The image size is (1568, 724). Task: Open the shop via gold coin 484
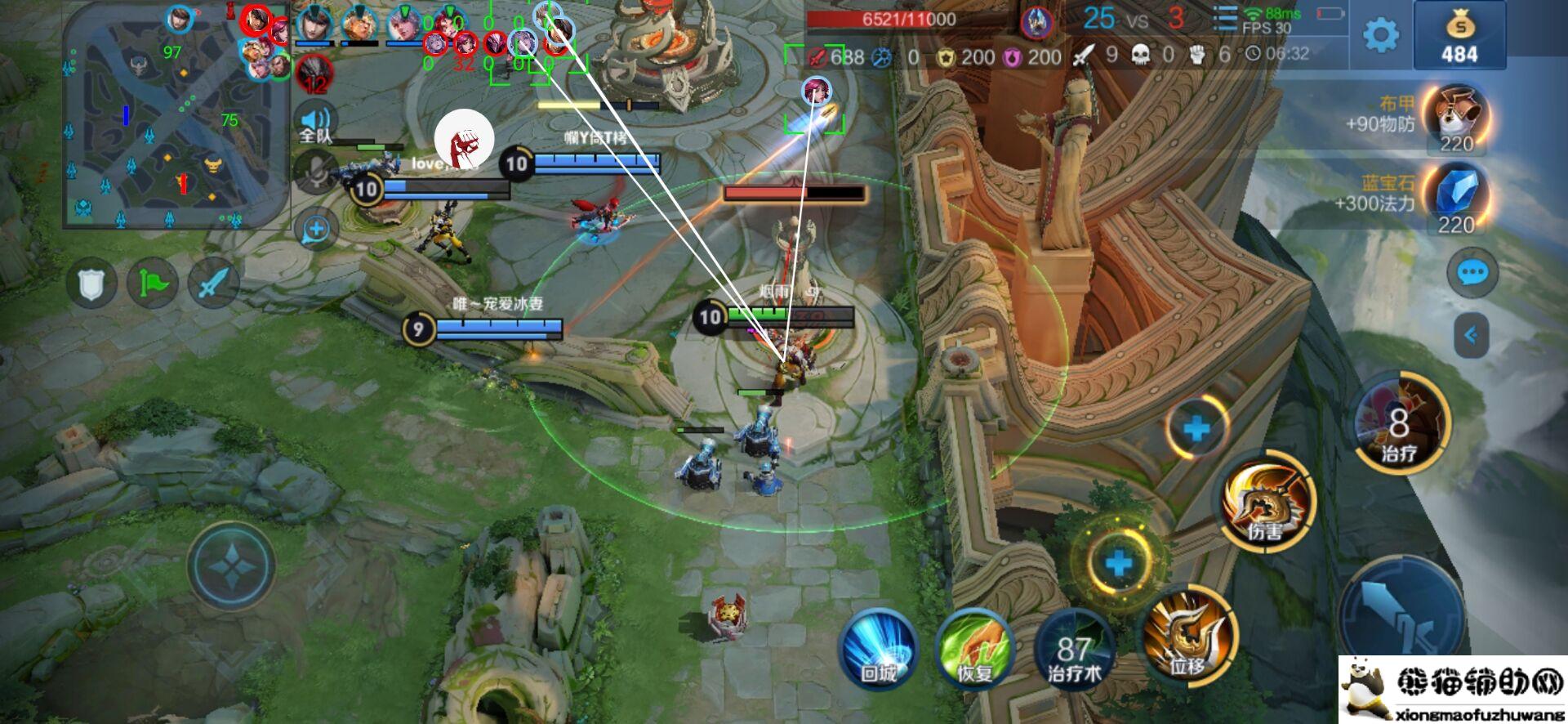(x=1459, y=36)
